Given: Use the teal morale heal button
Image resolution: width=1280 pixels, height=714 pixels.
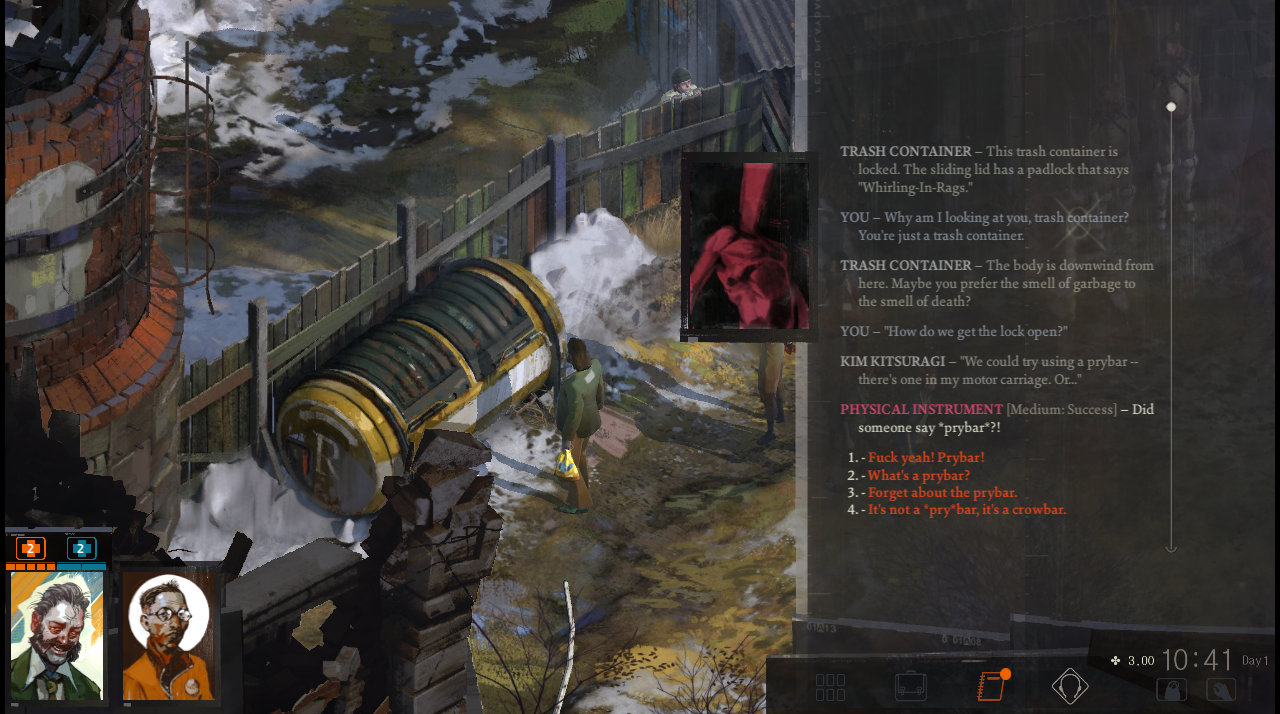Looking at the screenshot, I should pos(81,548).
